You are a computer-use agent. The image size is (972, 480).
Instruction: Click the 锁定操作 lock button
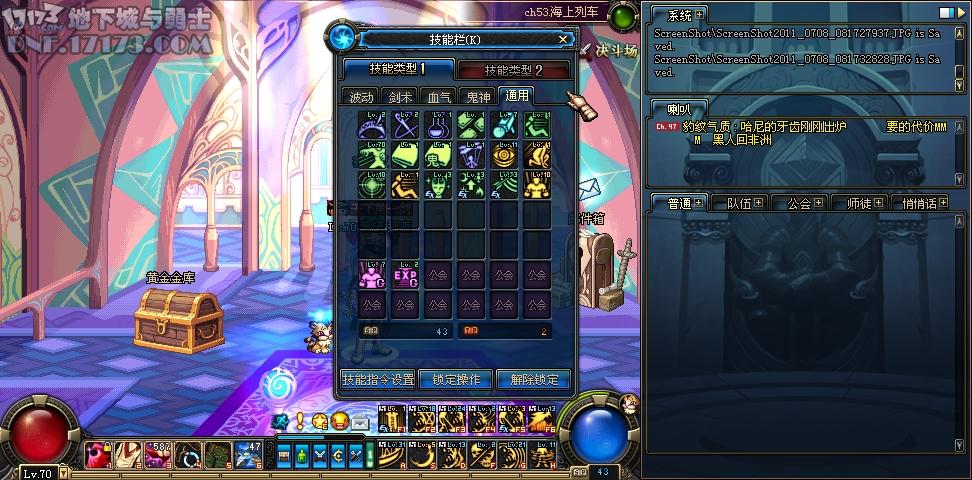point(456,380)
